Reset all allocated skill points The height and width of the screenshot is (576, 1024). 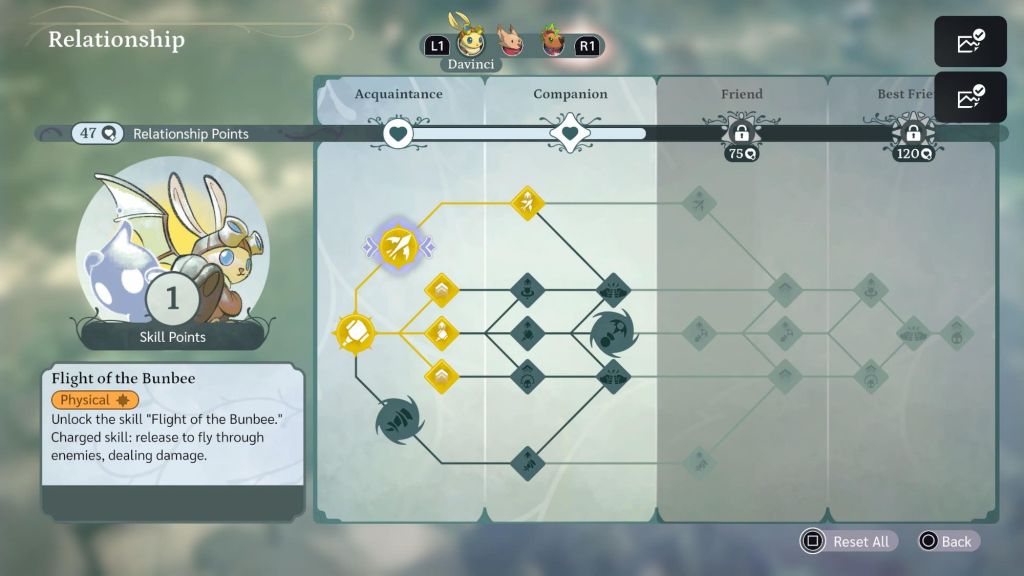(x=848, y=541)
